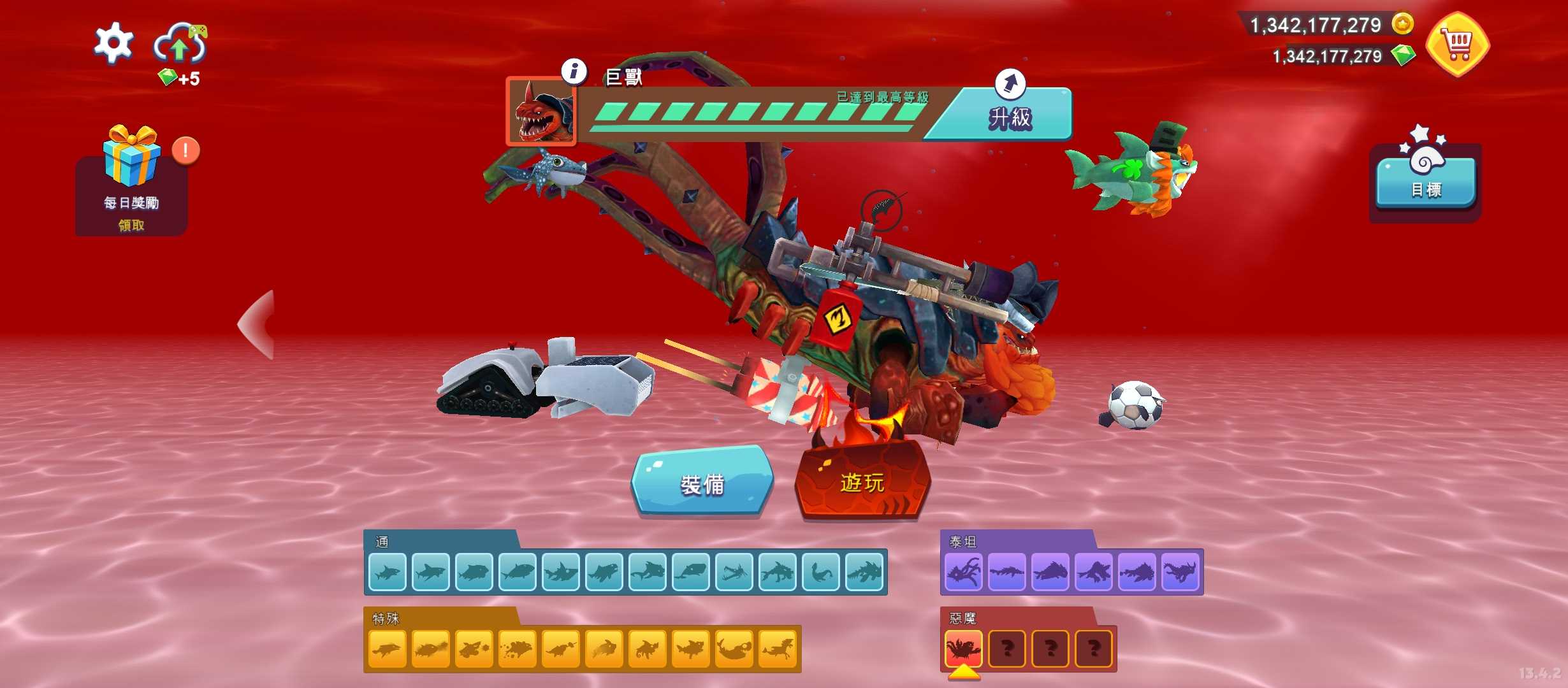Select the red demon shark tile

(x=963, y=649)
